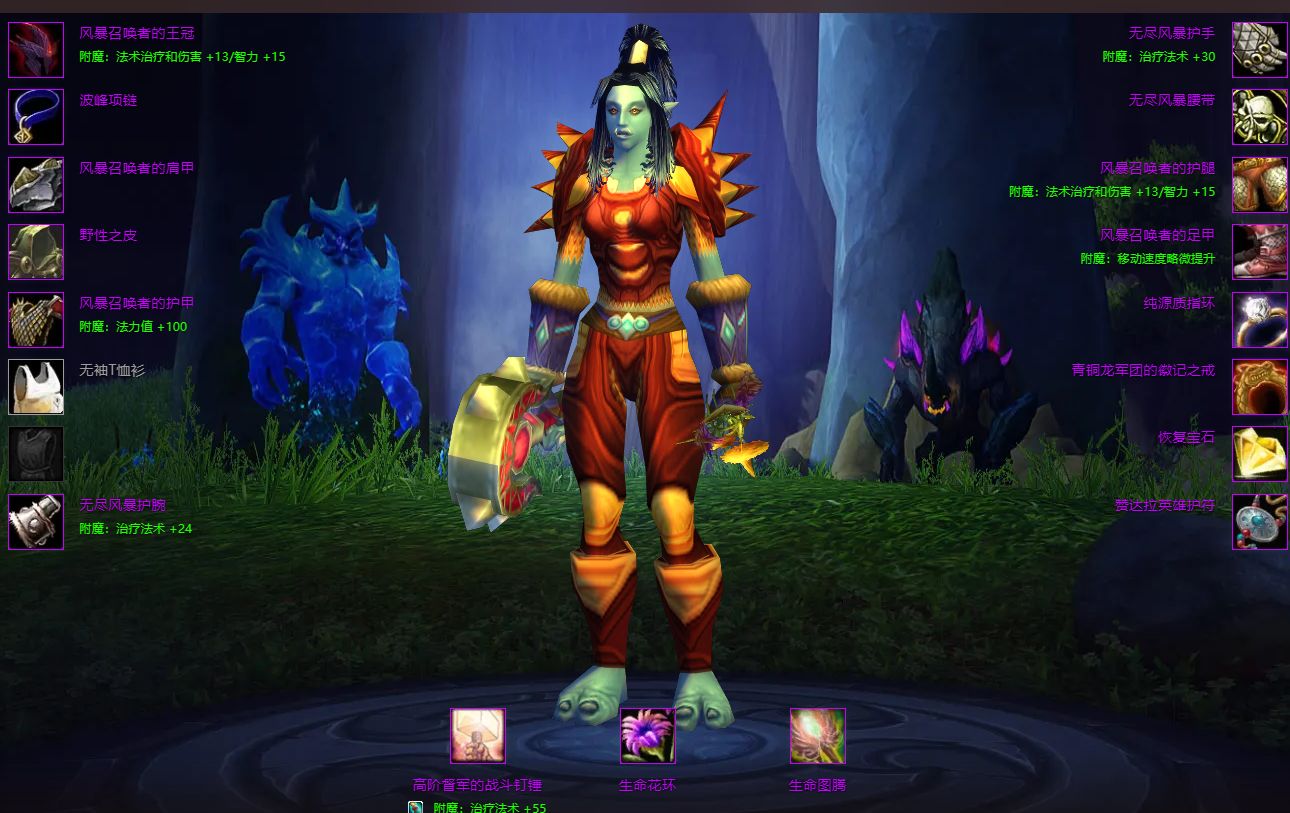Select the 赞达拉英雄护符 trinket icon
The image size is (1290, 813).
click(x=1260, y=522)
